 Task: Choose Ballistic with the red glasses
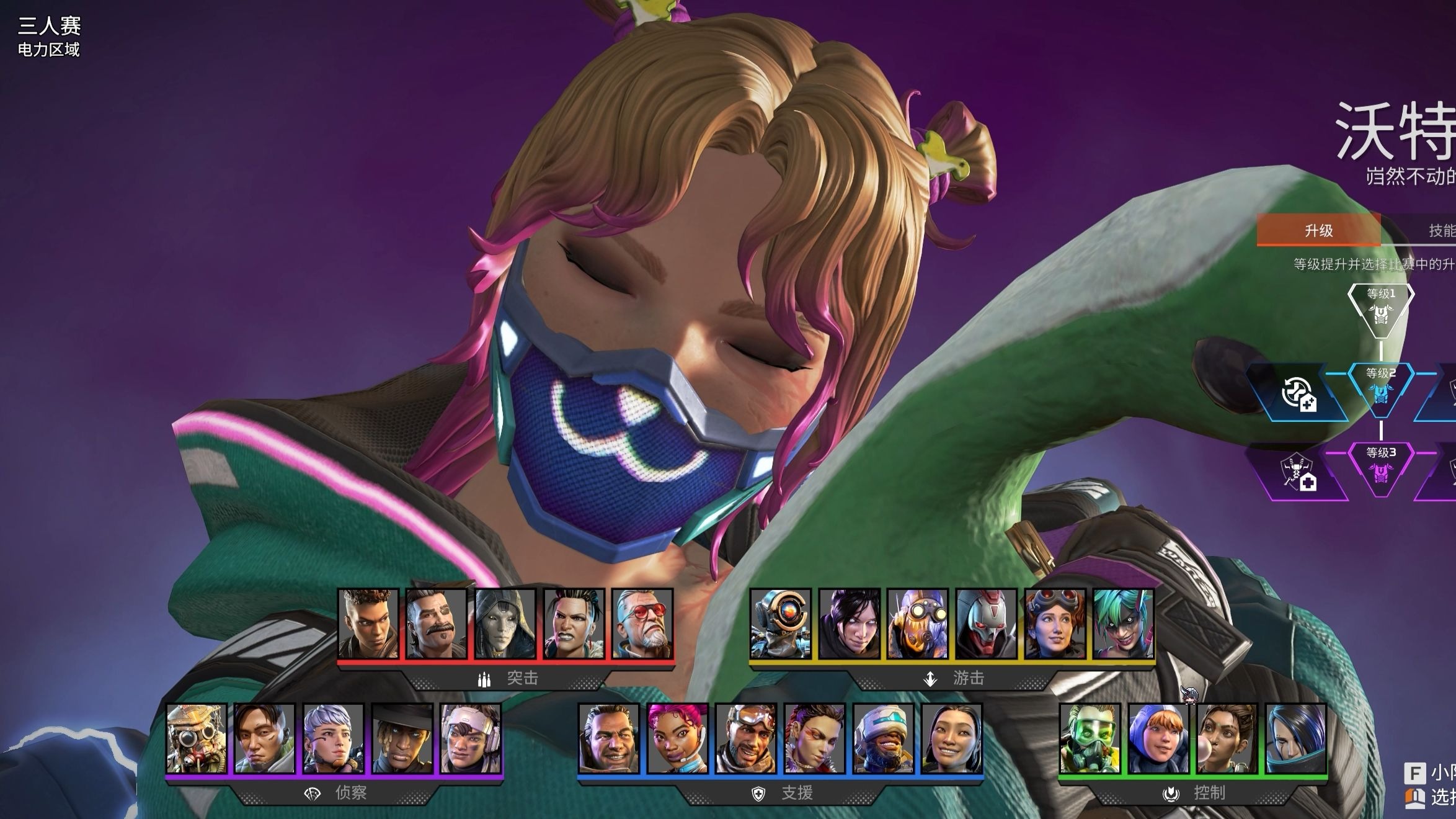pyautogui.click(x=642, y=624)
